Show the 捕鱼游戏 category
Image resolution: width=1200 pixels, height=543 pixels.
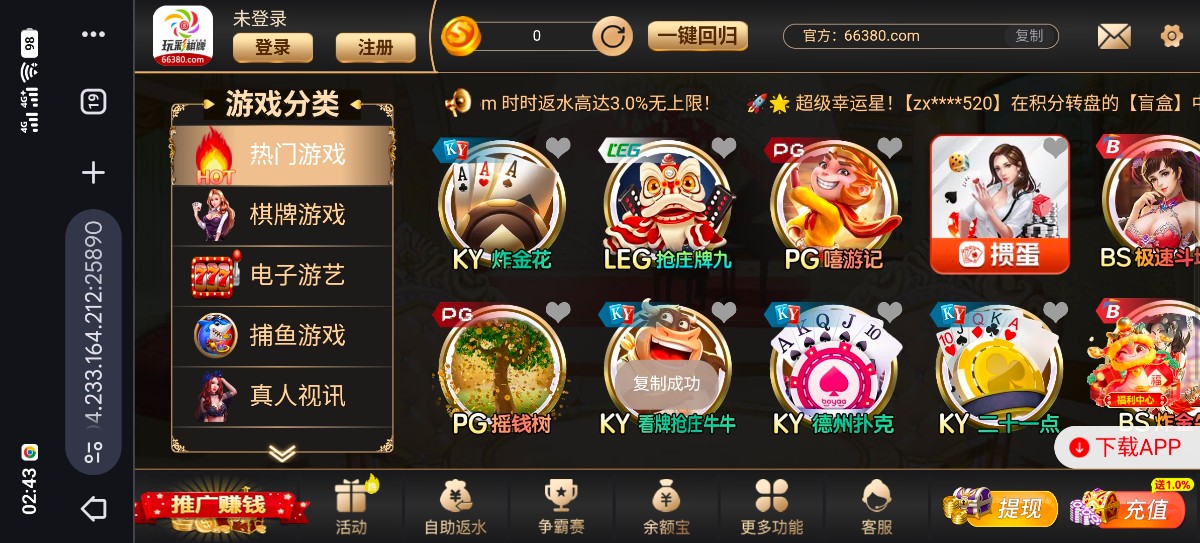point(283,335)
